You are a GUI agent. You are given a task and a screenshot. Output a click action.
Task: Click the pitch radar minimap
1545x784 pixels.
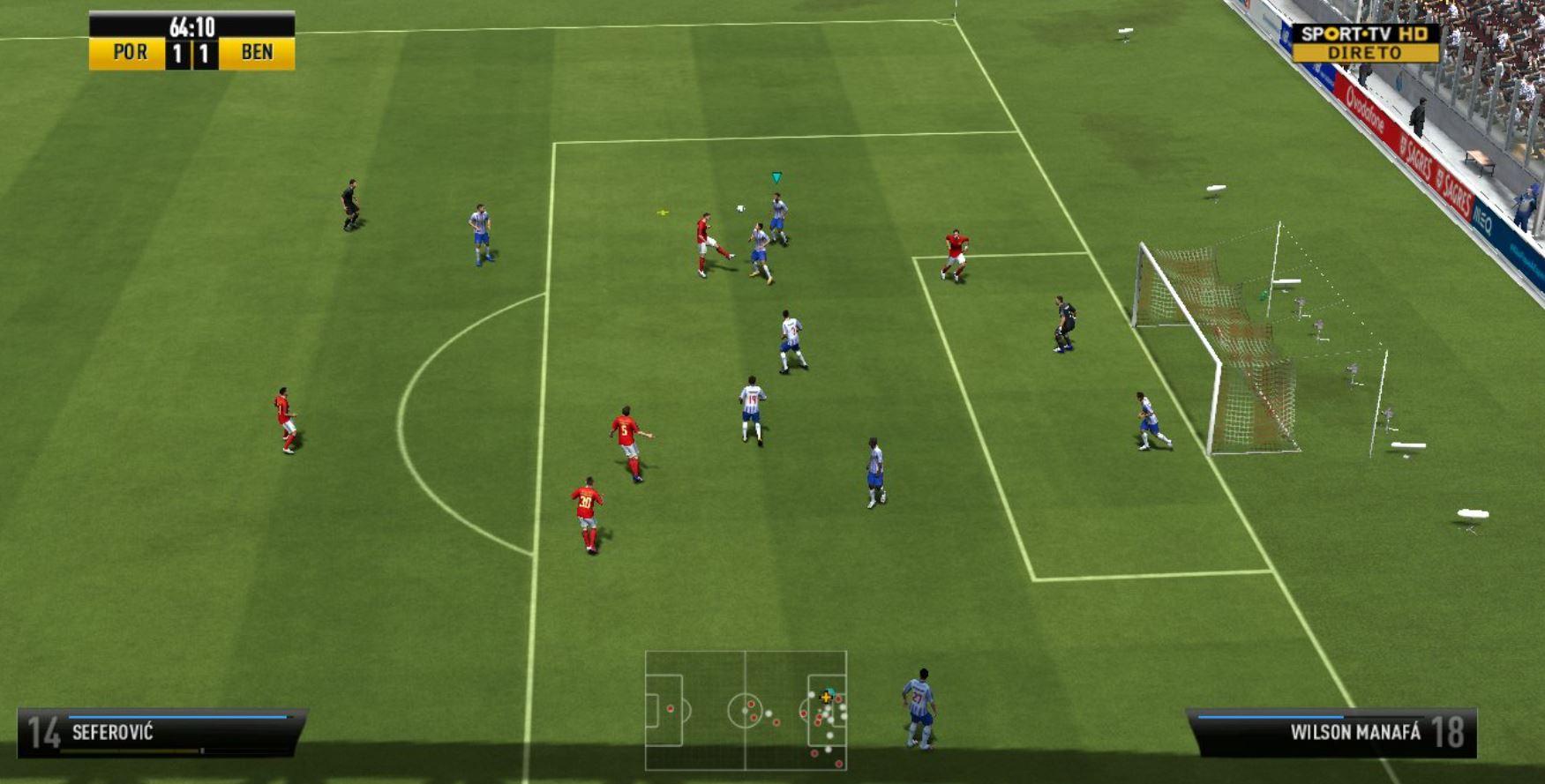point(746,710)
